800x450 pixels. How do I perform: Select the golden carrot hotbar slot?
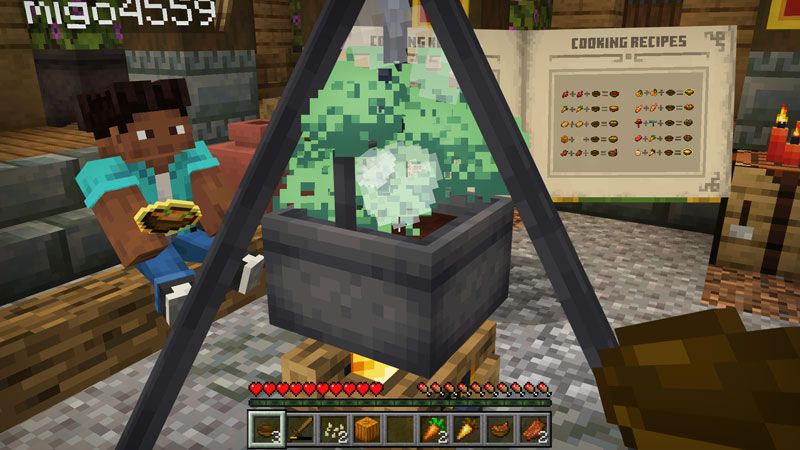(x=467, y=430)
